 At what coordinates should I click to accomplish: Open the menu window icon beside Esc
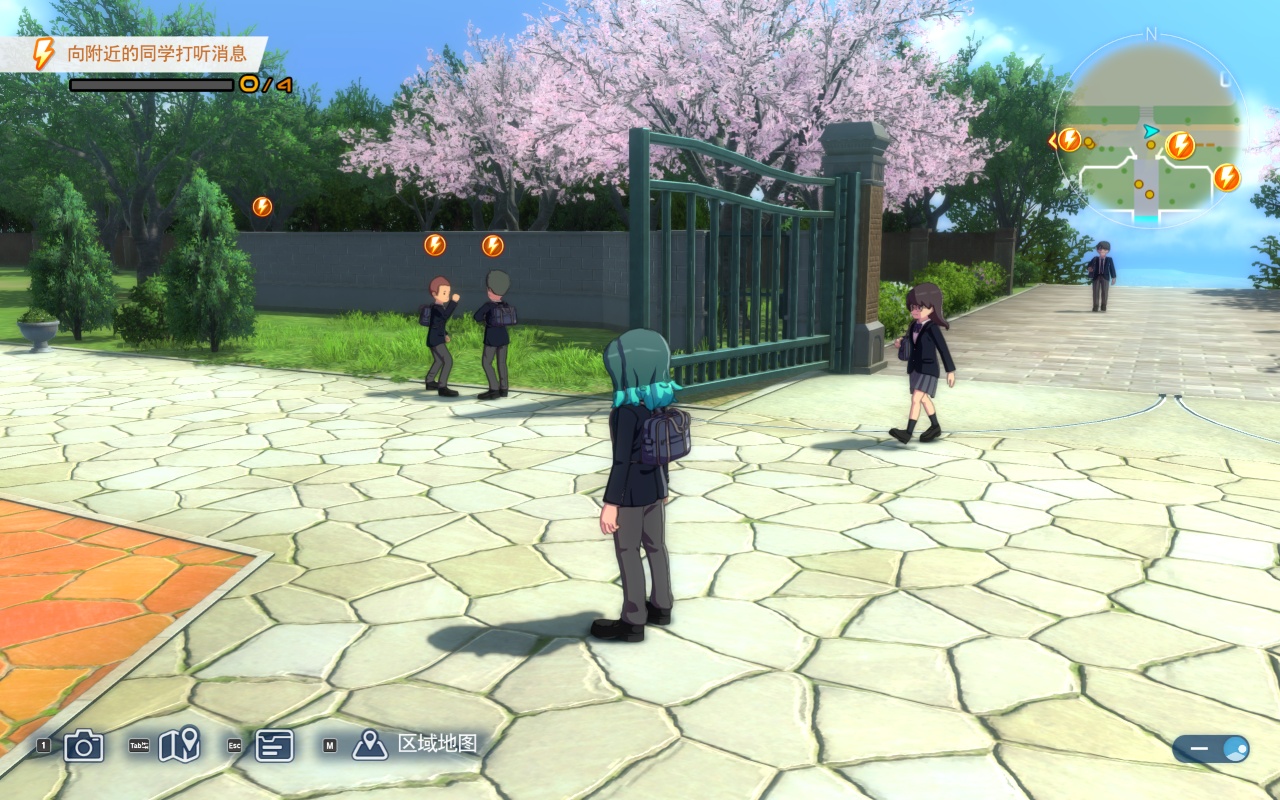274,745
